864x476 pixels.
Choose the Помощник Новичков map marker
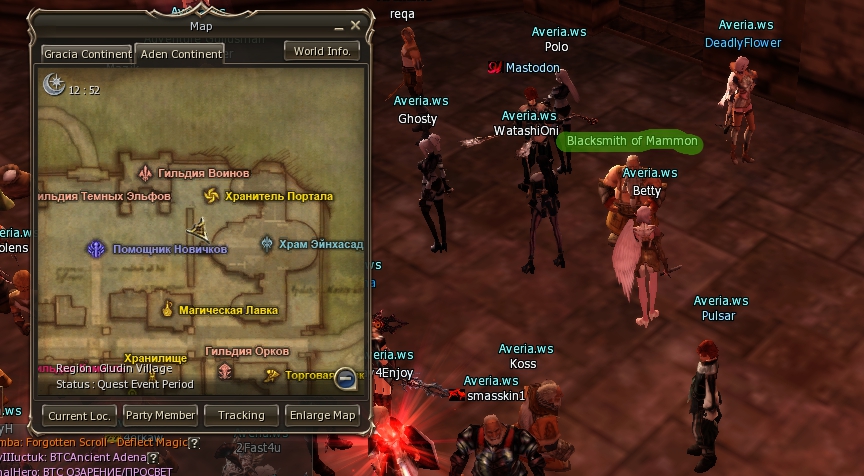97,249
